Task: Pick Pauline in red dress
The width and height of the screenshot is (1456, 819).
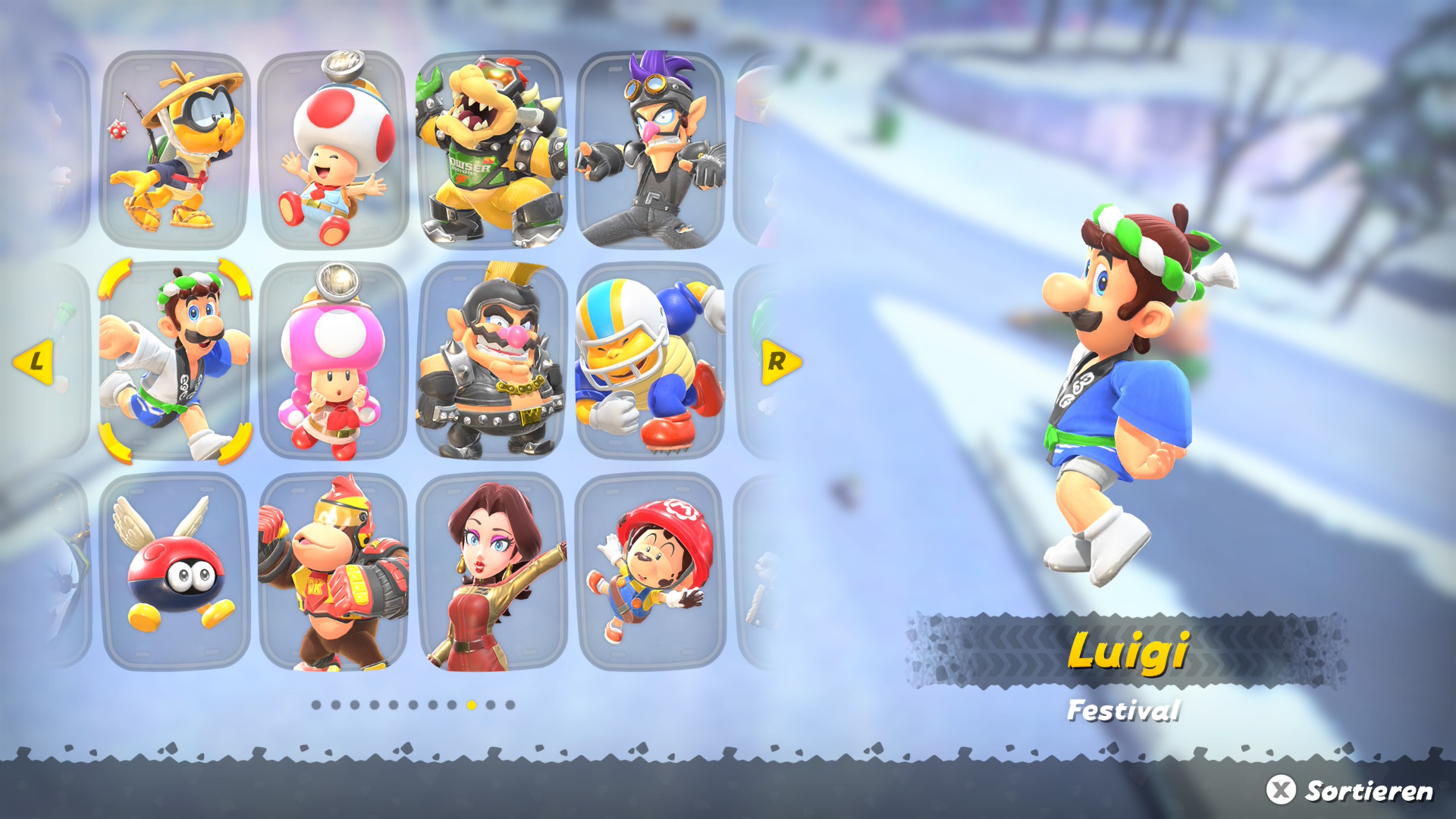Action: [491, 573]
